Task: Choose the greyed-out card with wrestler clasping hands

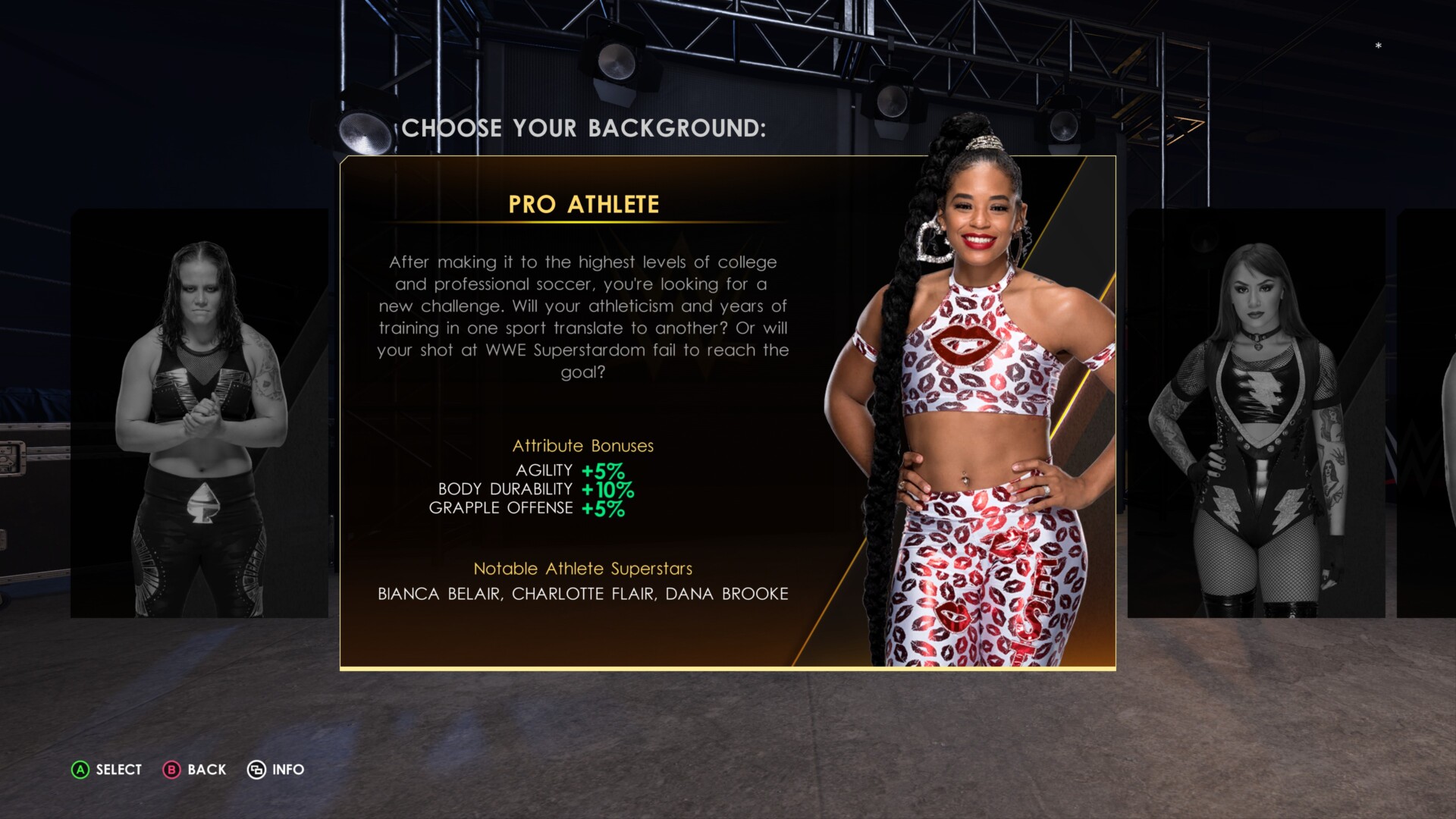Action: coord(199,413)
